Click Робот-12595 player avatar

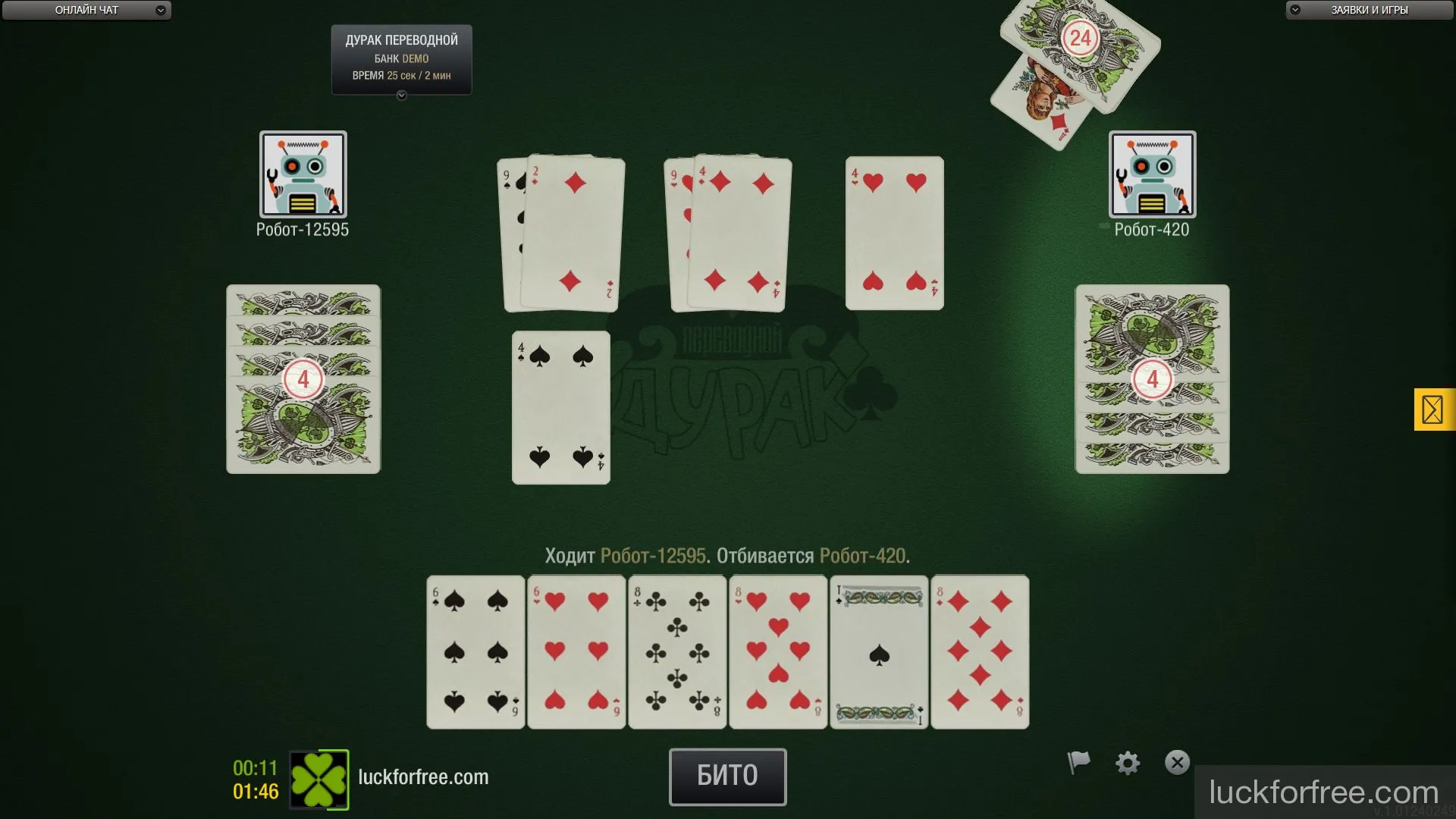303,174
